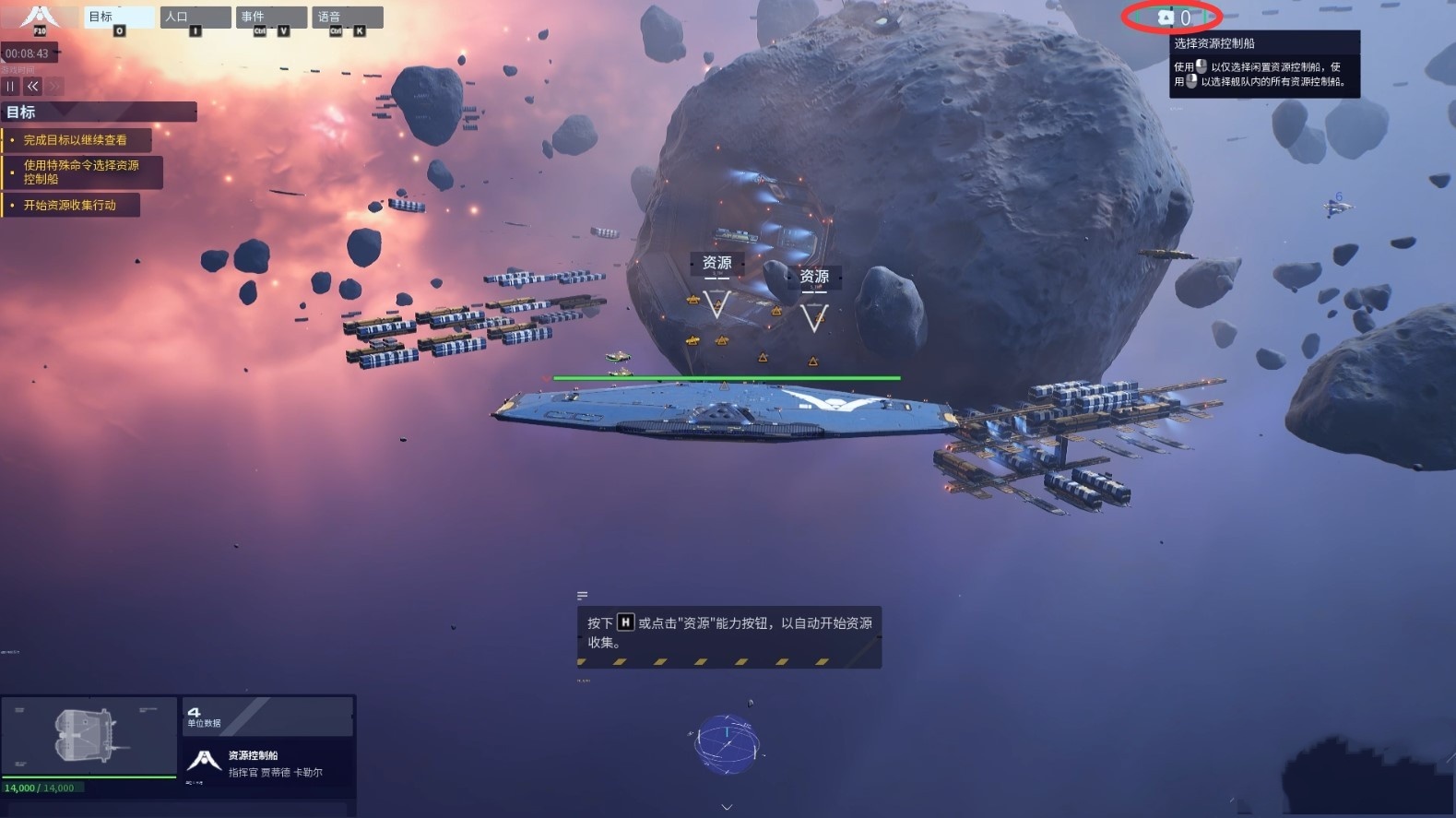Open the 人口 population tab
The width and height of the screenshot is (1456, 818).
coord(195,18)
